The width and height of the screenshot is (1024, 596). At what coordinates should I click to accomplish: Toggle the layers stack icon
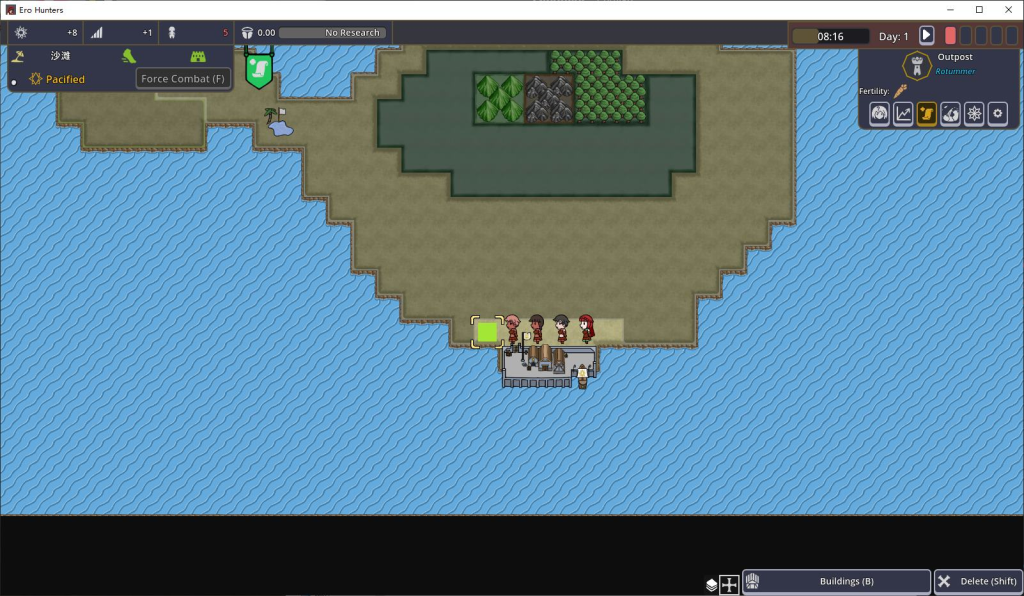point(710,585)
